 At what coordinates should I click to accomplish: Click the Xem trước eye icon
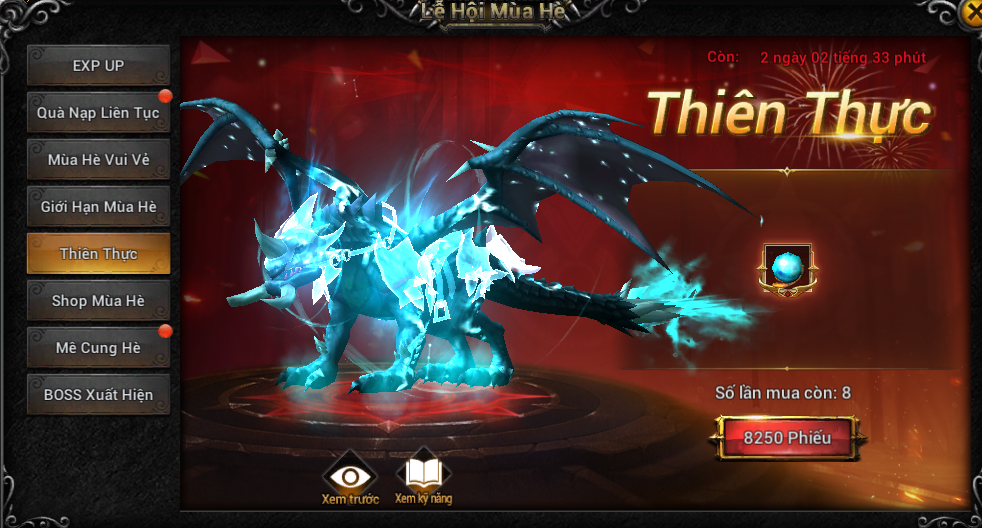[350, 476]
